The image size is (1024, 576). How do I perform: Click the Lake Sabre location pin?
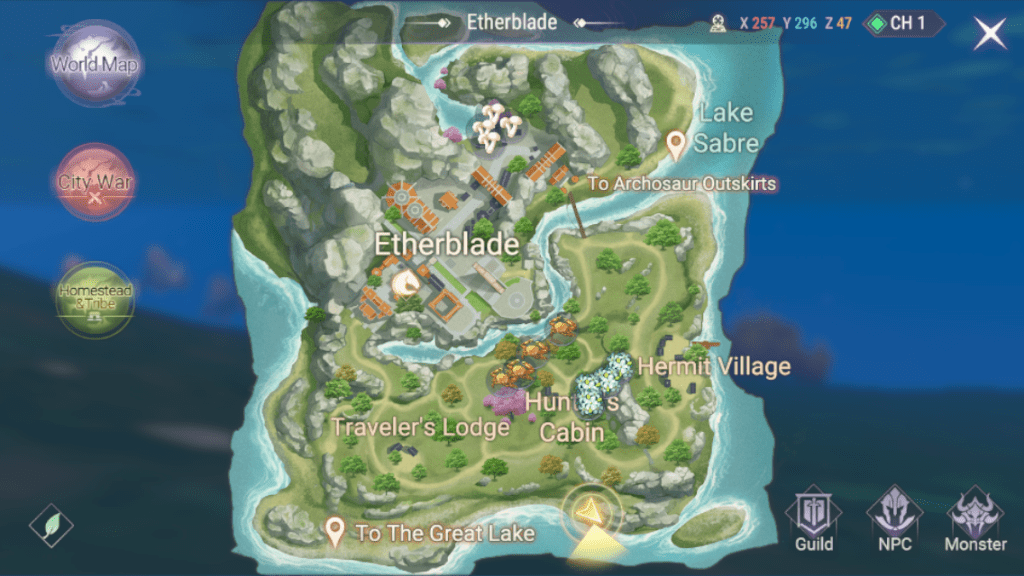[677, 146]
